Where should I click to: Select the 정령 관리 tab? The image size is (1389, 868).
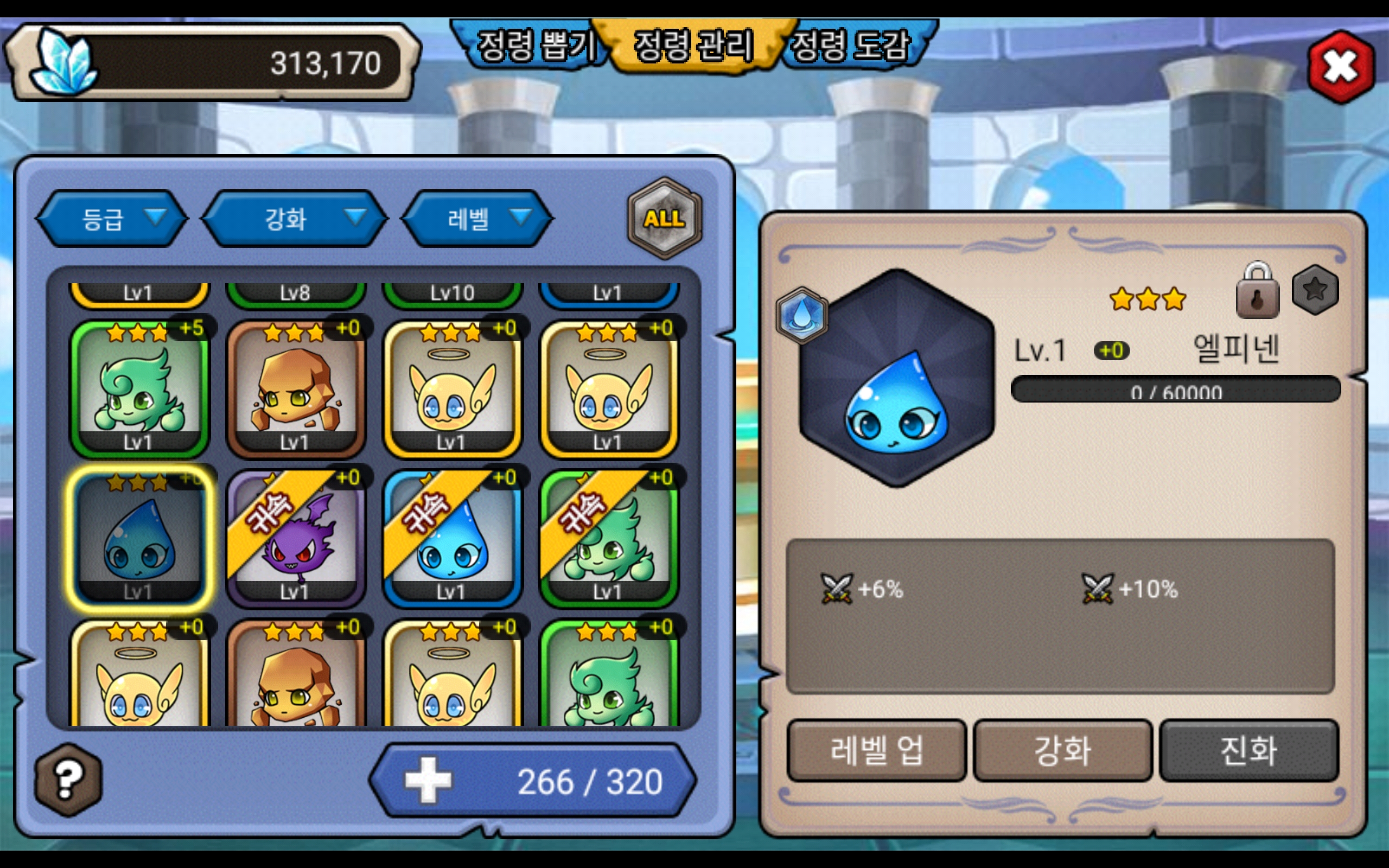click(693, 46)
